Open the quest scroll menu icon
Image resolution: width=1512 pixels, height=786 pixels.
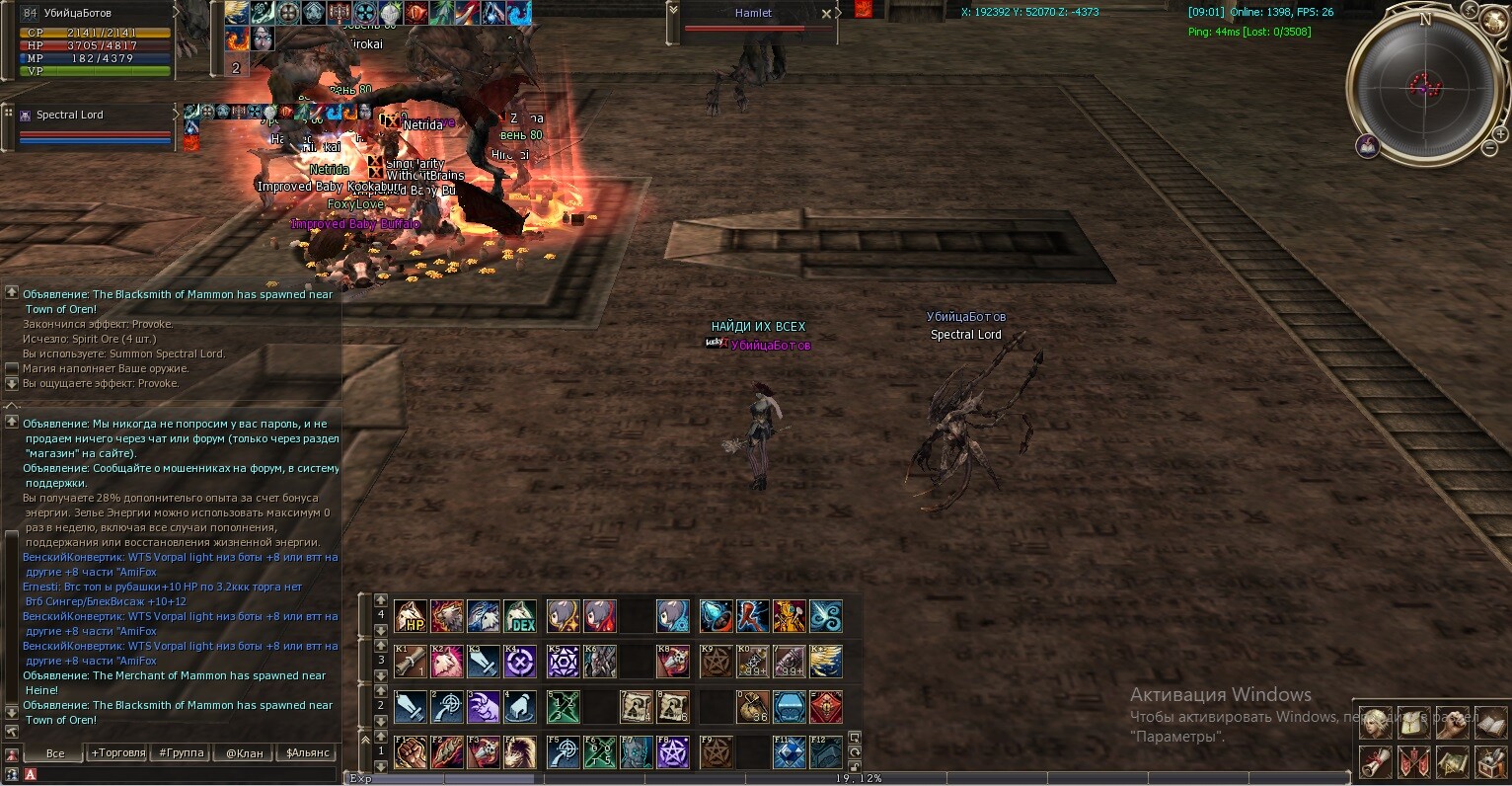coord(1375,761)
